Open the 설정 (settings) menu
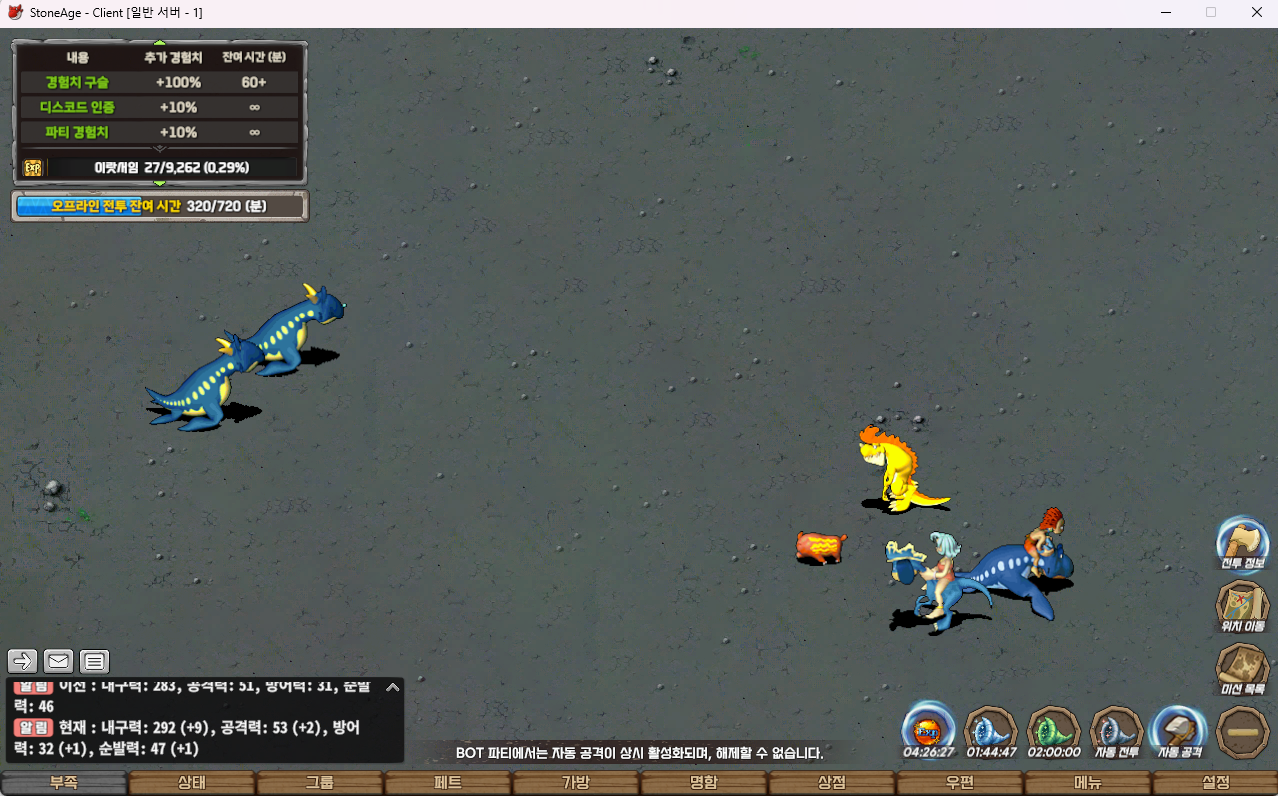The width and height of the screenshot is (1278, 796). click(1215, 783)
